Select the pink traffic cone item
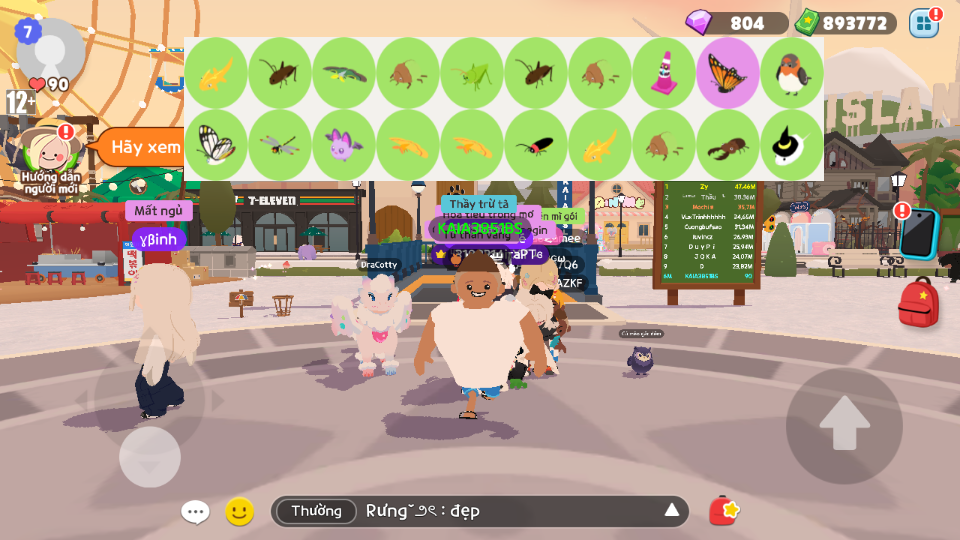The height and width of the screenshot is (540, 960). click(x=664, y=73)
